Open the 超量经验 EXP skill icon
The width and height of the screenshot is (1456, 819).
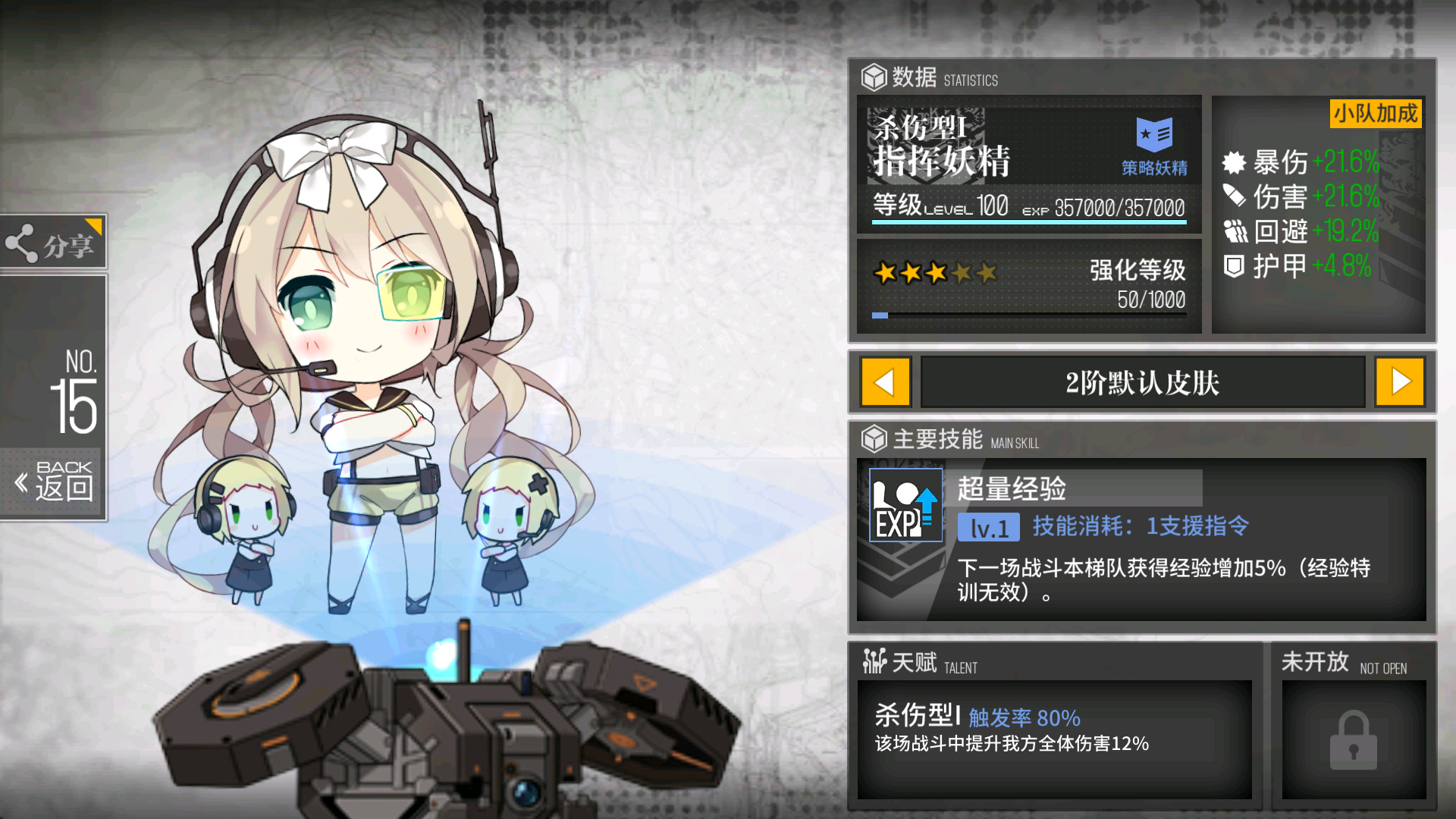pyautogui.click(x=905, y=504)
